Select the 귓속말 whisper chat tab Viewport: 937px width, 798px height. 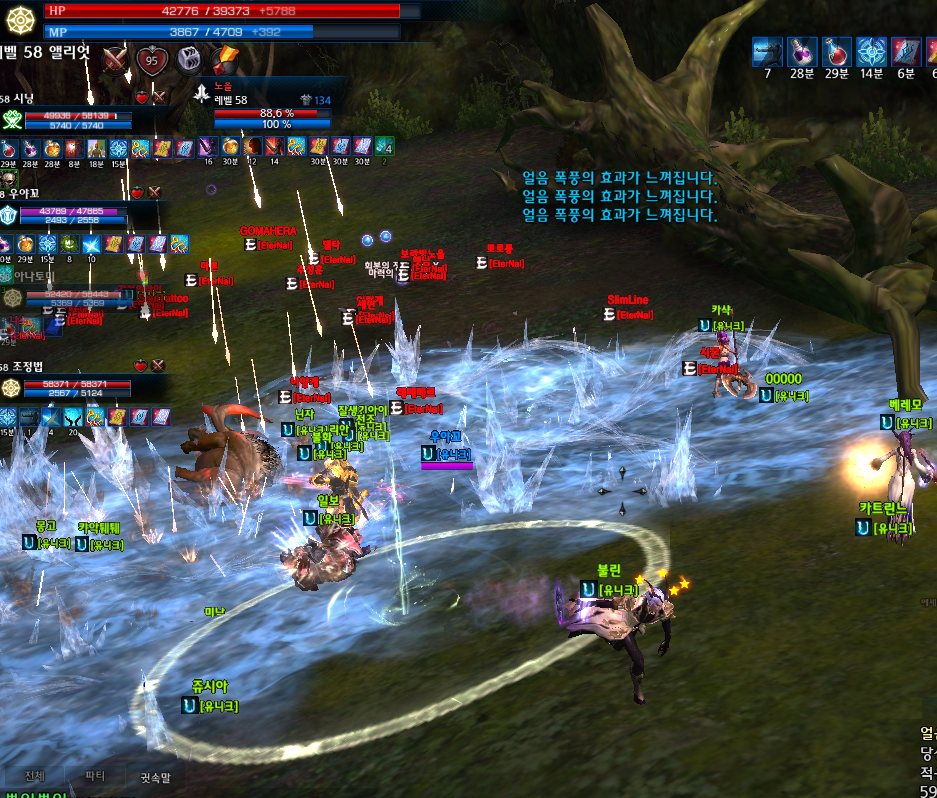(x=155, y=776)
